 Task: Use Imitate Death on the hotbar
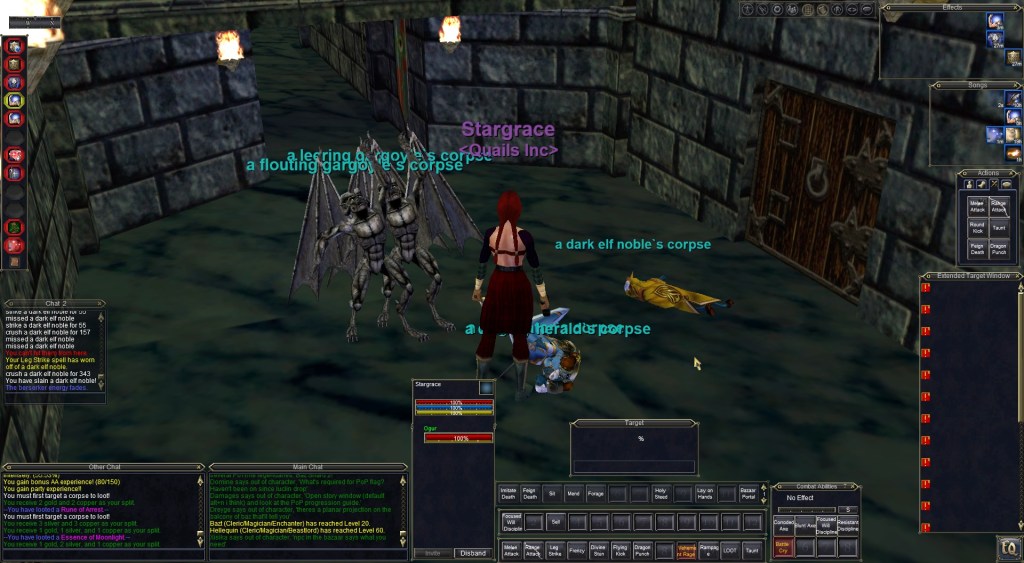509,494
